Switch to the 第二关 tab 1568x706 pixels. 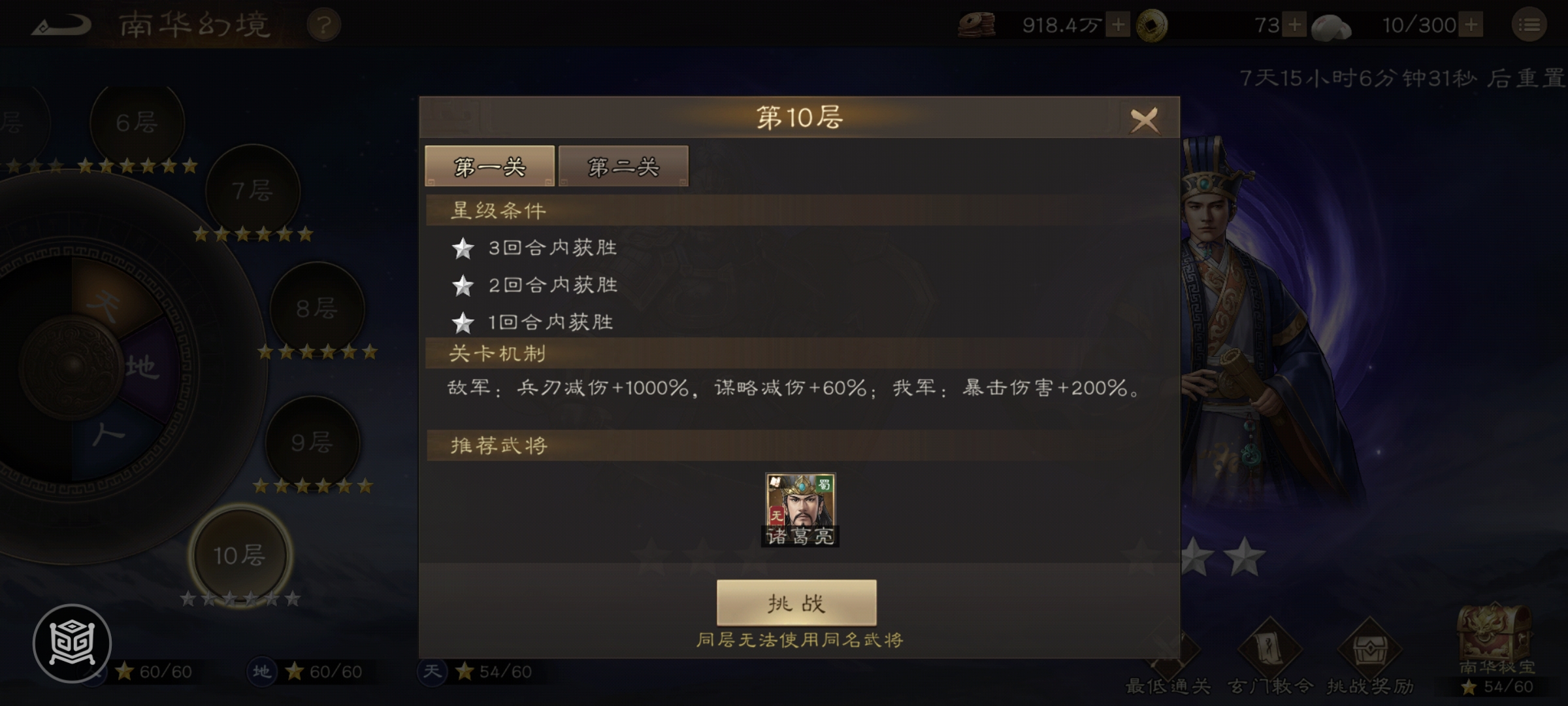click(x=623, y=167)
